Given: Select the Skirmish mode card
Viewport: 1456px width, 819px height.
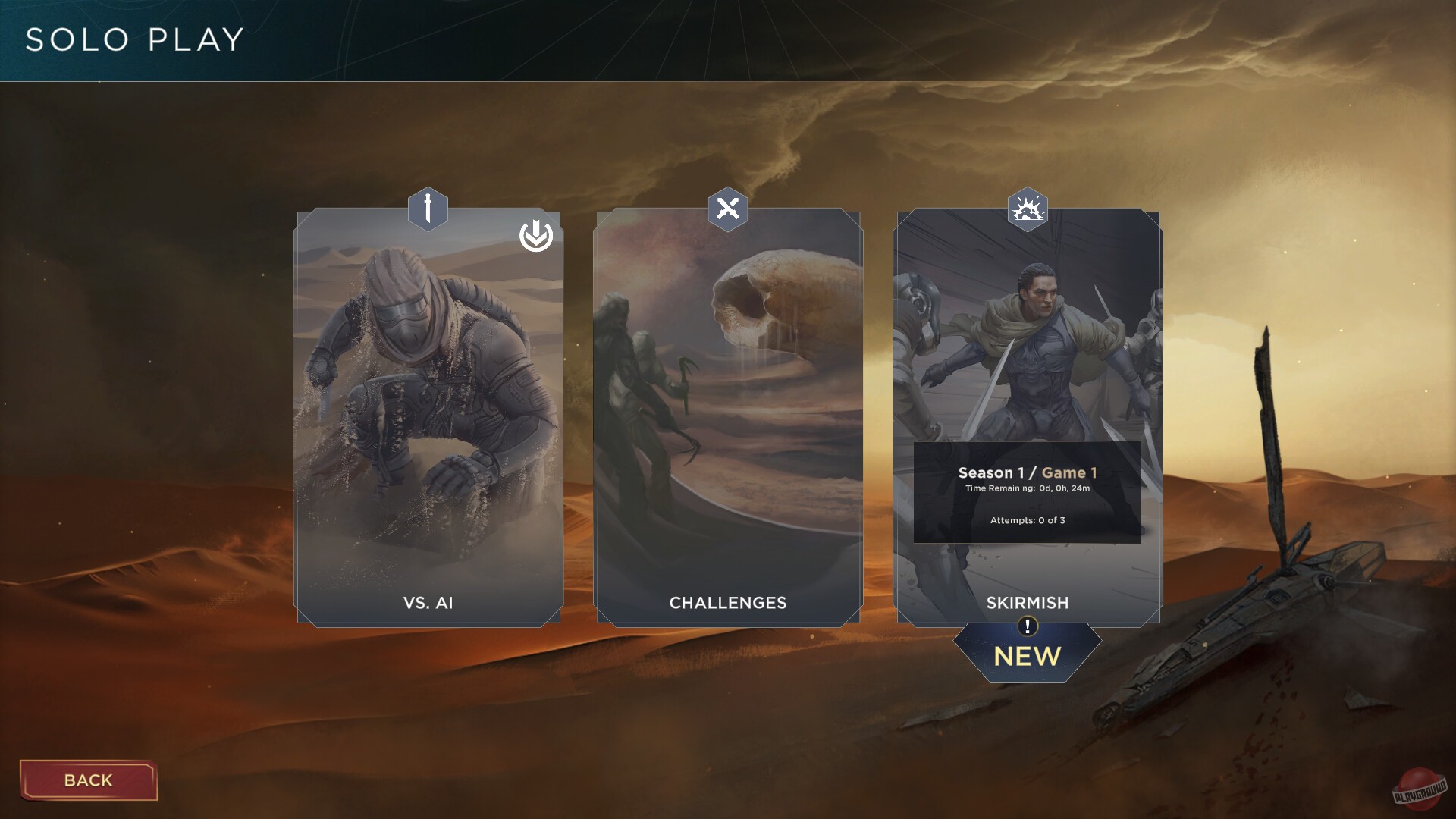Looking at the screenshot, I should [1028, 341].
